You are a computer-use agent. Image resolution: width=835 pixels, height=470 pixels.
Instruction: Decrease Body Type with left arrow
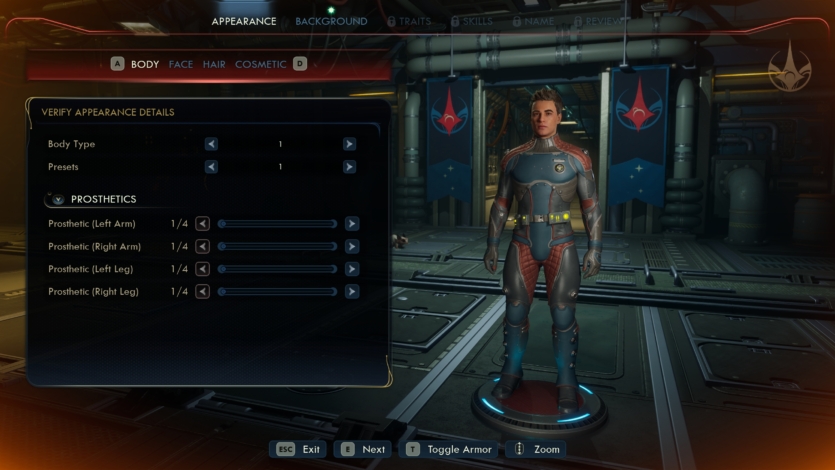[x=211, y=144]
